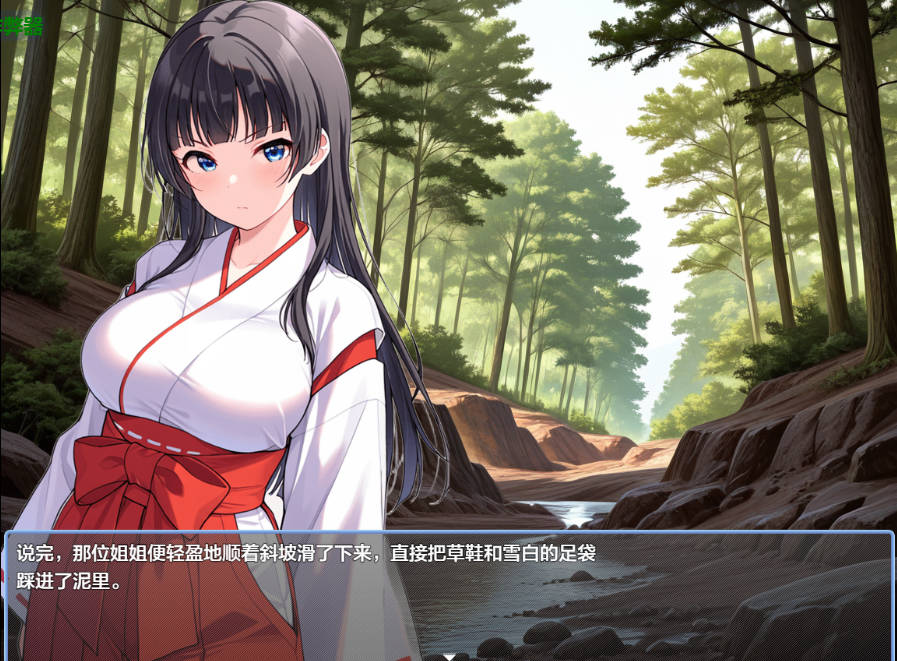The height and width of the screenshot is (661, 897).
Task: Click the white continue arrow below the dialogue
Action: click(x=449, y=656)
